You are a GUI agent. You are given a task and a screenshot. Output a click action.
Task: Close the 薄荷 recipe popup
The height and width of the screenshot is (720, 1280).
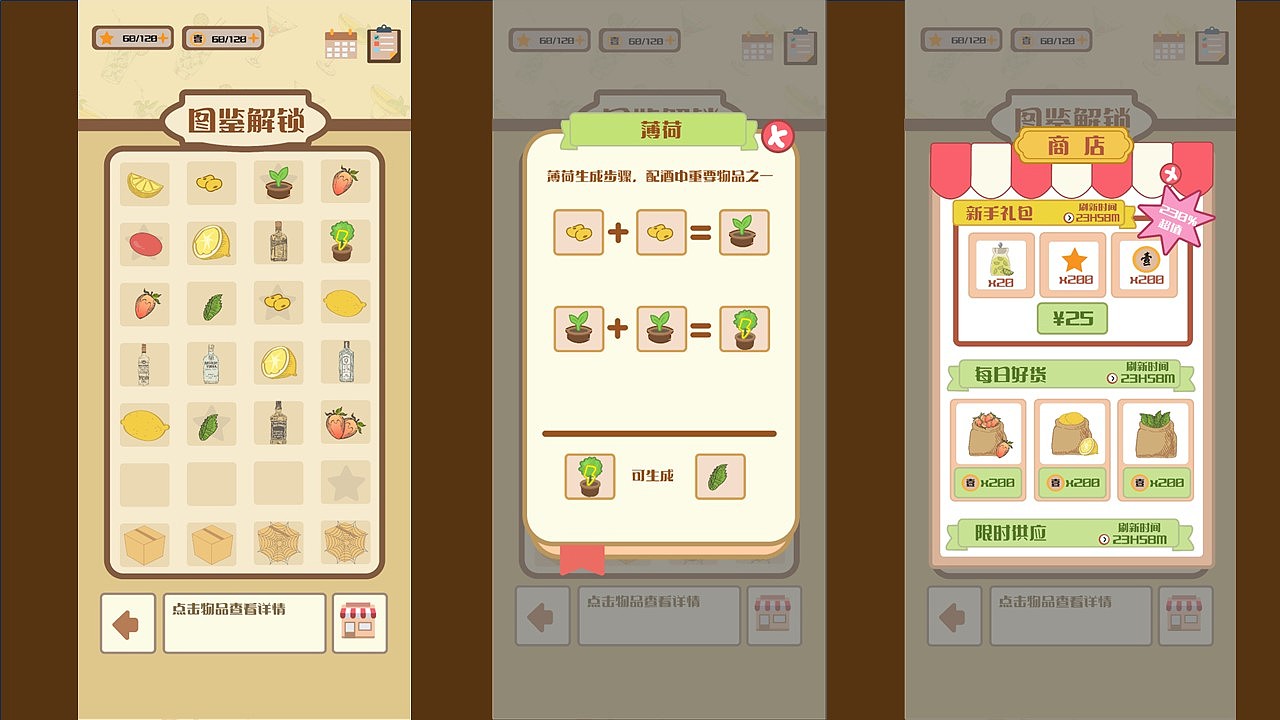(778, 136)
